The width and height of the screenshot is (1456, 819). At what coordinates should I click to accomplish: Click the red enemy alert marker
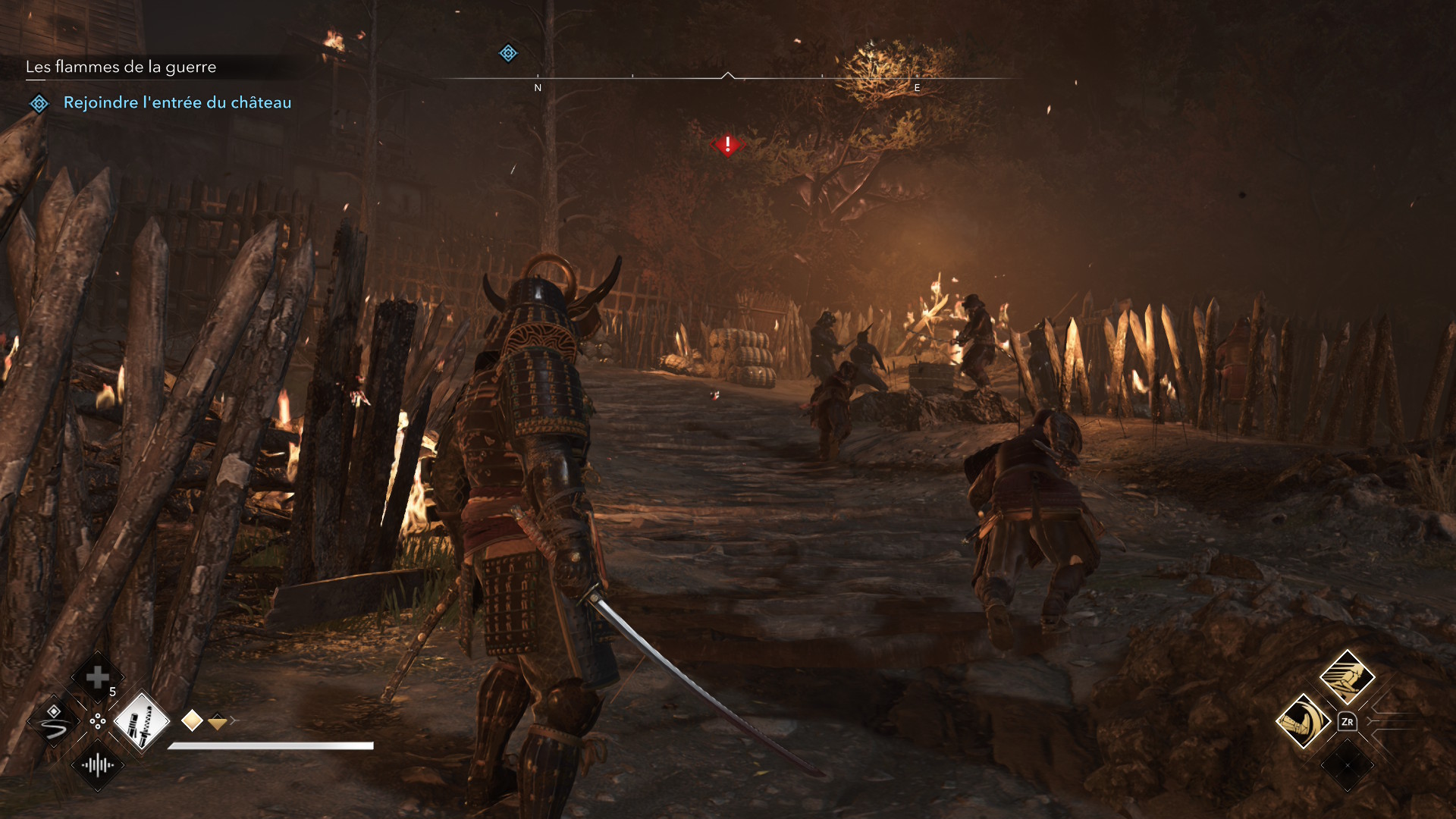[x=728, y=144]
